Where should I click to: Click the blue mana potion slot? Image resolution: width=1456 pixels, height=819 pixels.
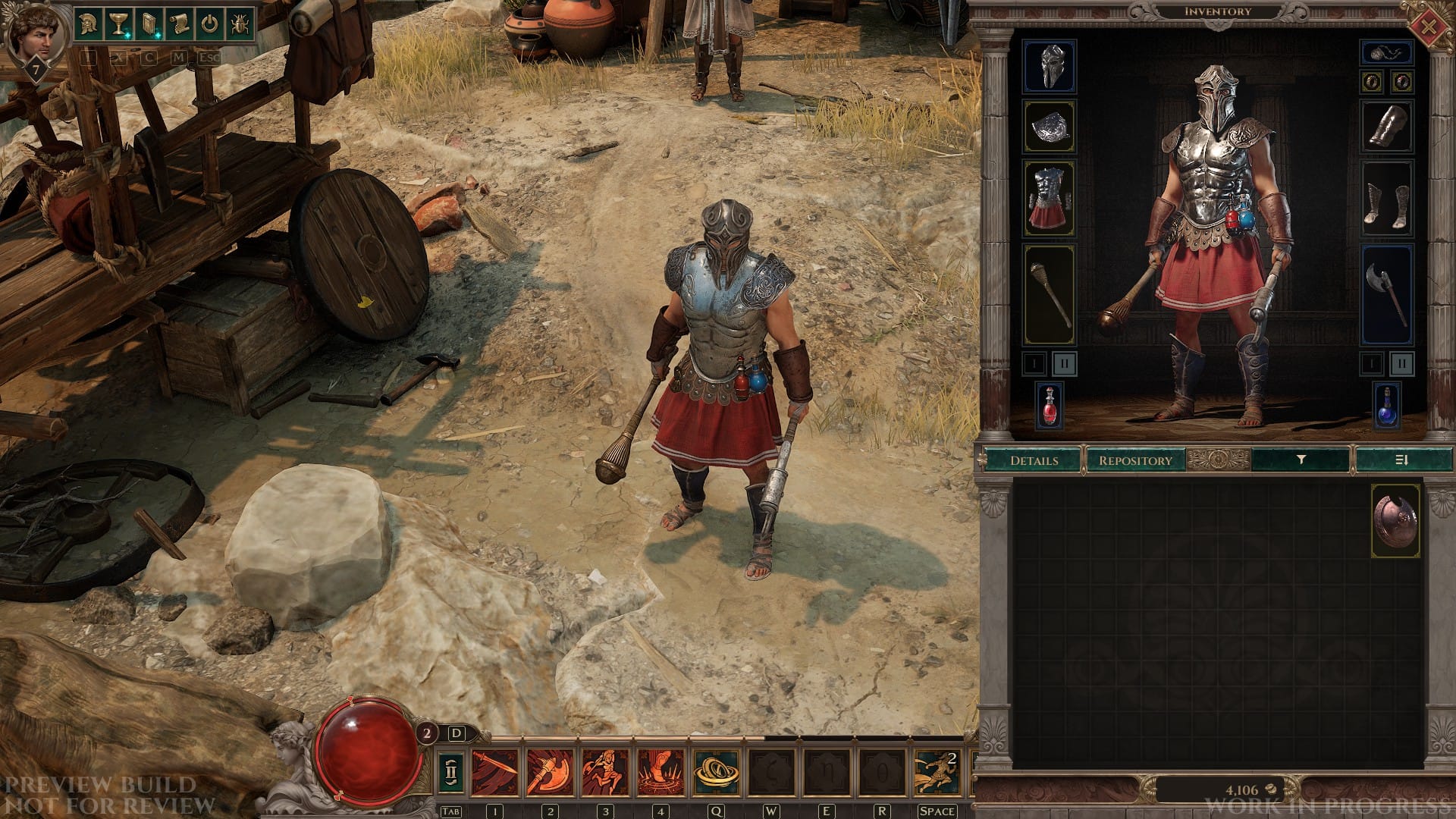tap(1387, 406)
